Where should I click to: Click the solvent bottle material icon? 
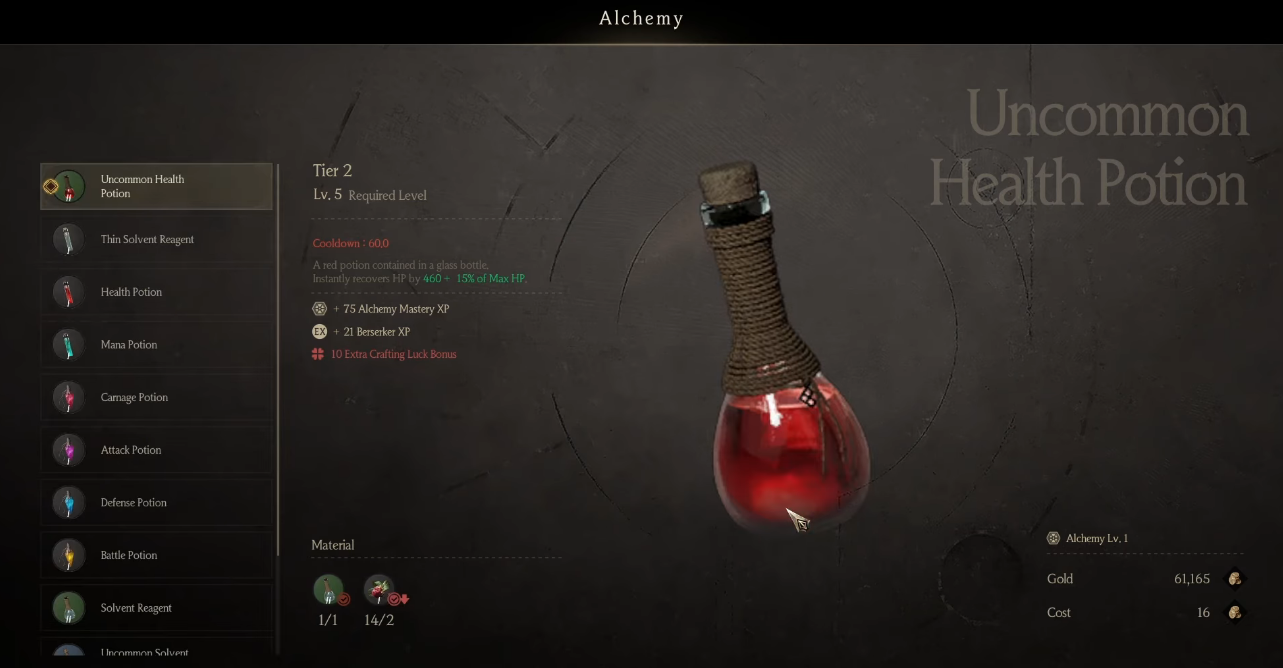pos(328,590)
